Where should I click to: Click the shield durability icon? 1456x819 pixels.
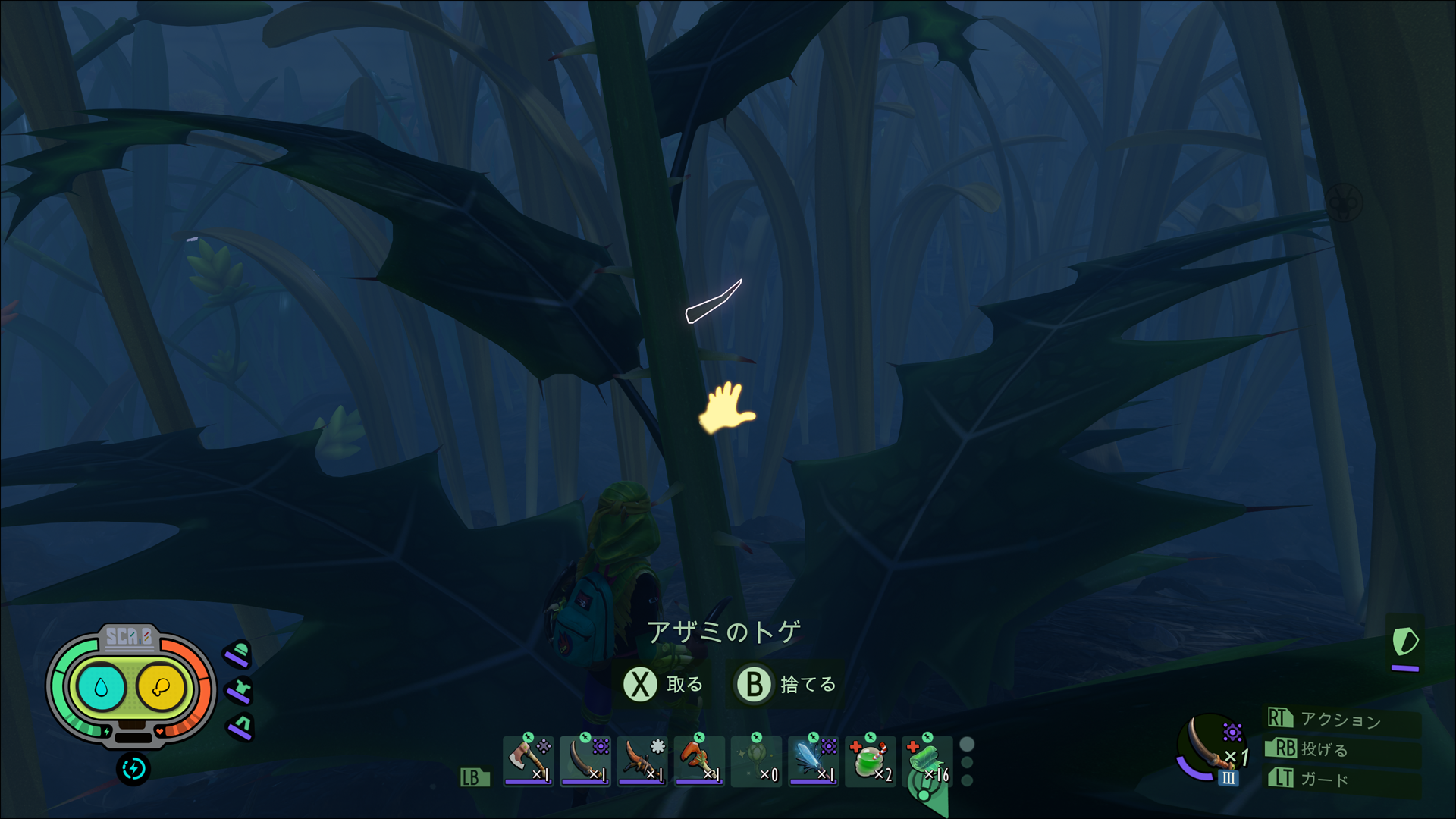tap(1404, 643)
